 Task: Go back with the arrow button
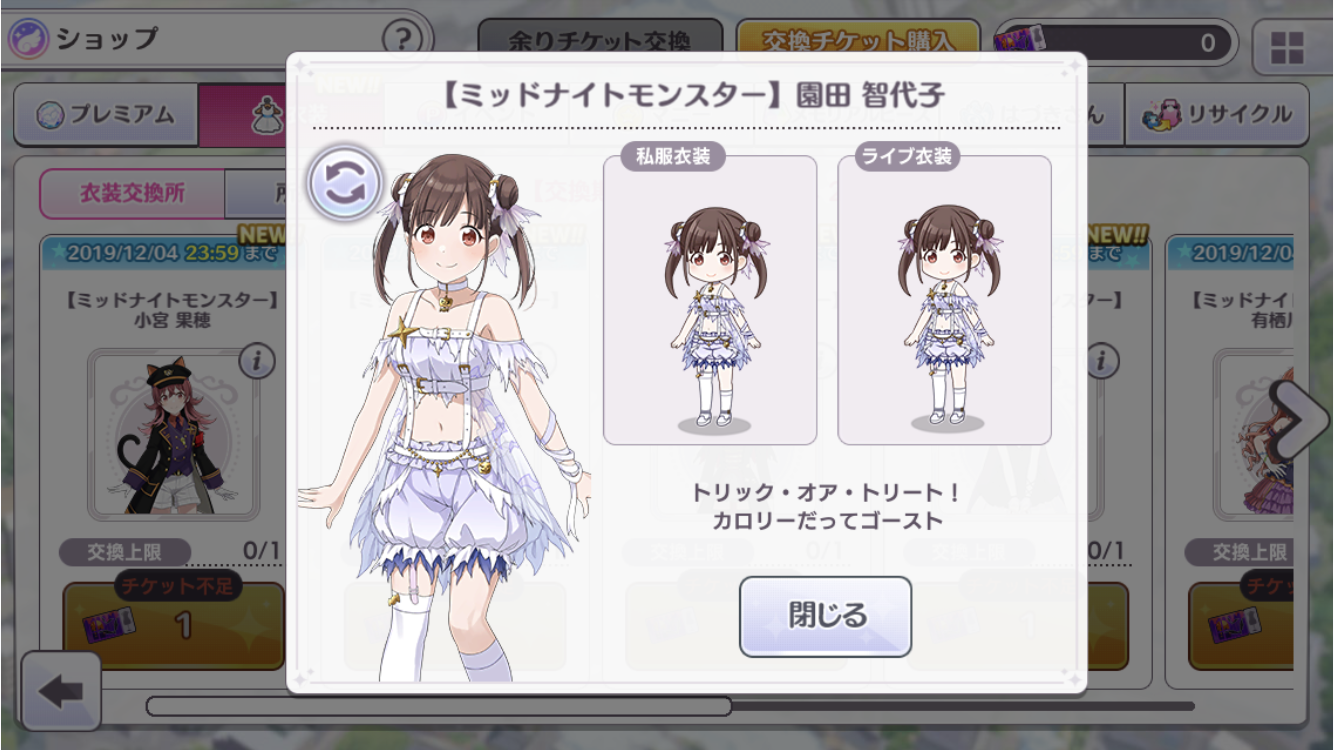[60, 691]
